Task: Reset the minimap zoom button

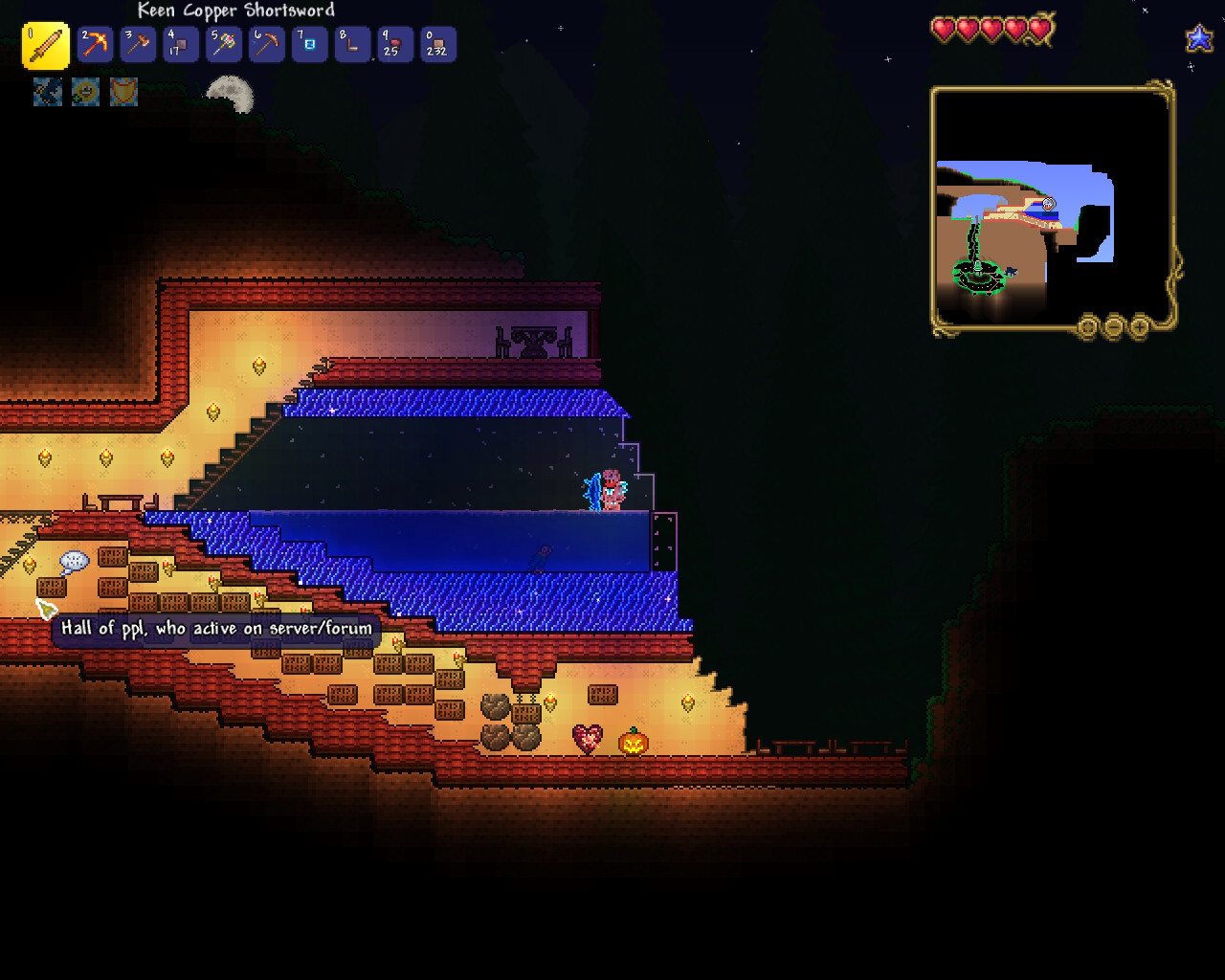Action: [1087, 327]
